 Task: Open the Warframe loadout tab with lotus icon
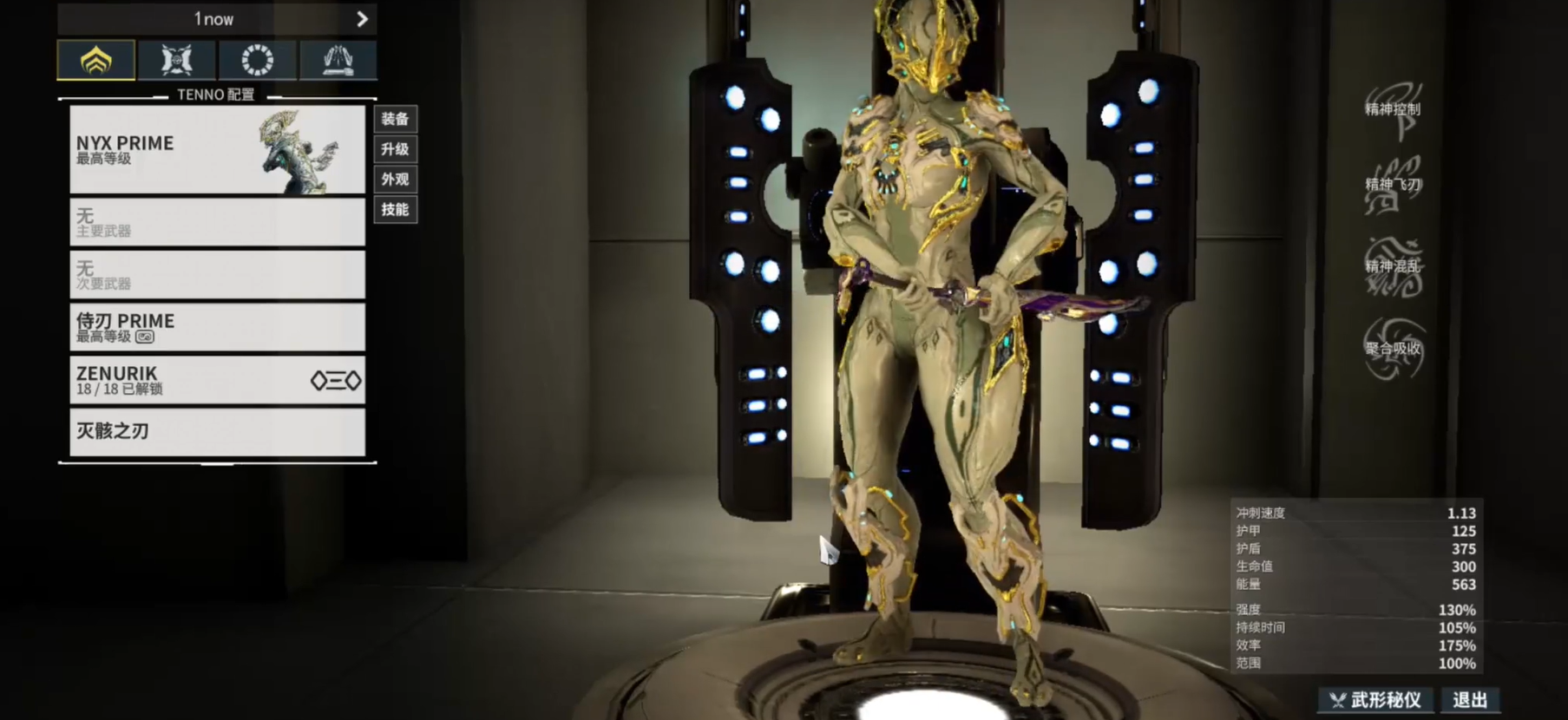click(96, 60)
